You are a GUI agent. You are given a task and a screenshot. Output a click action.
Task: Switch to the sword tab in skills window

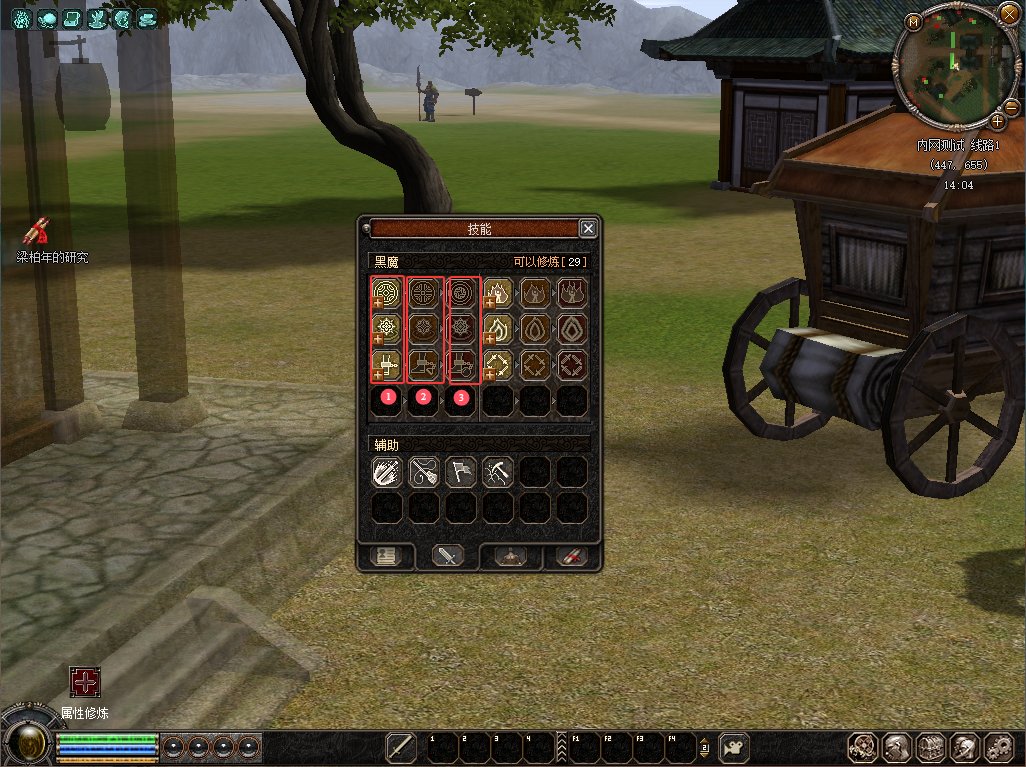pyautogui.click(x=447, y=556)
